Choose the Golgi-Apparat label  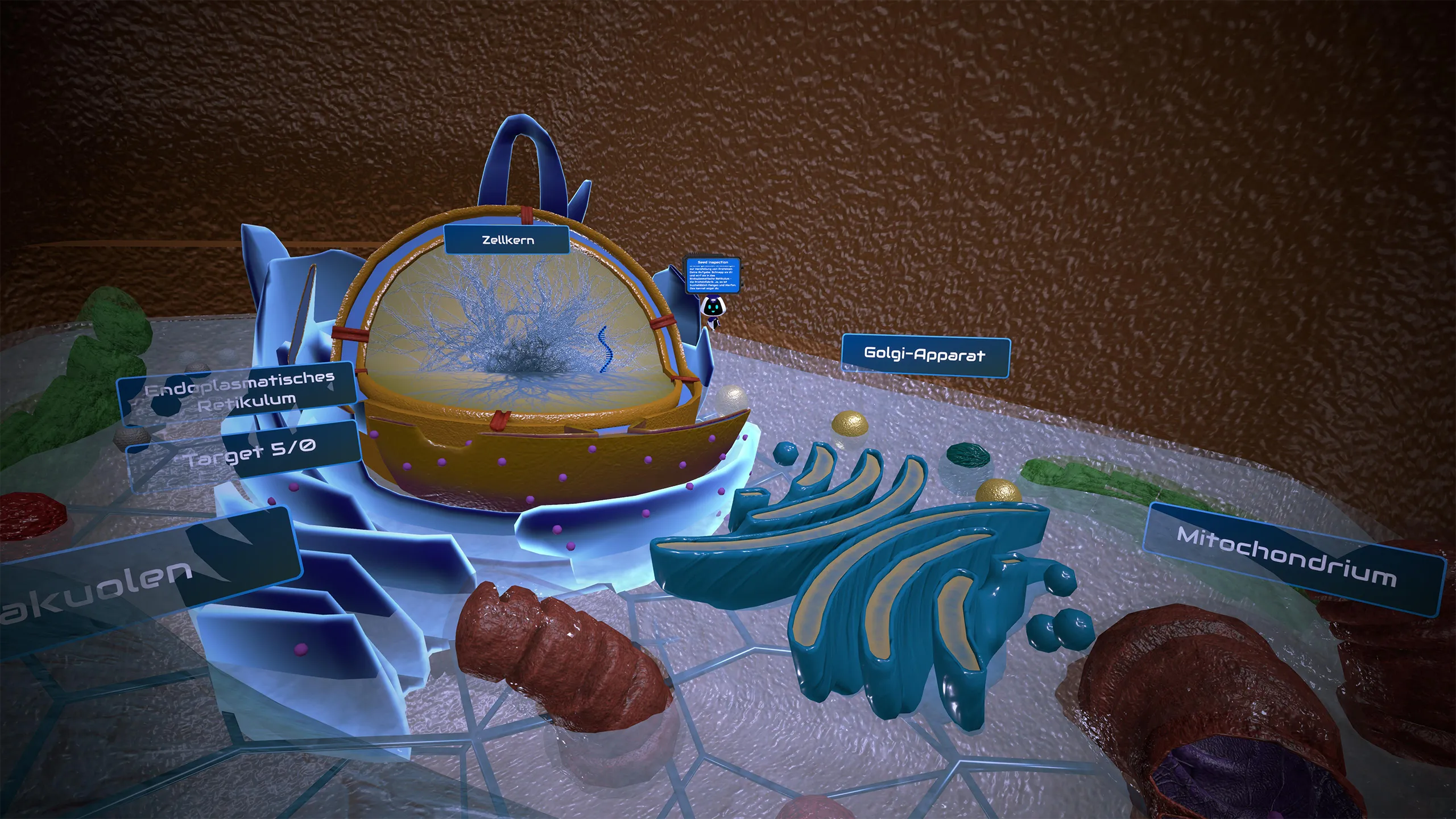click(x=925, y=355)
